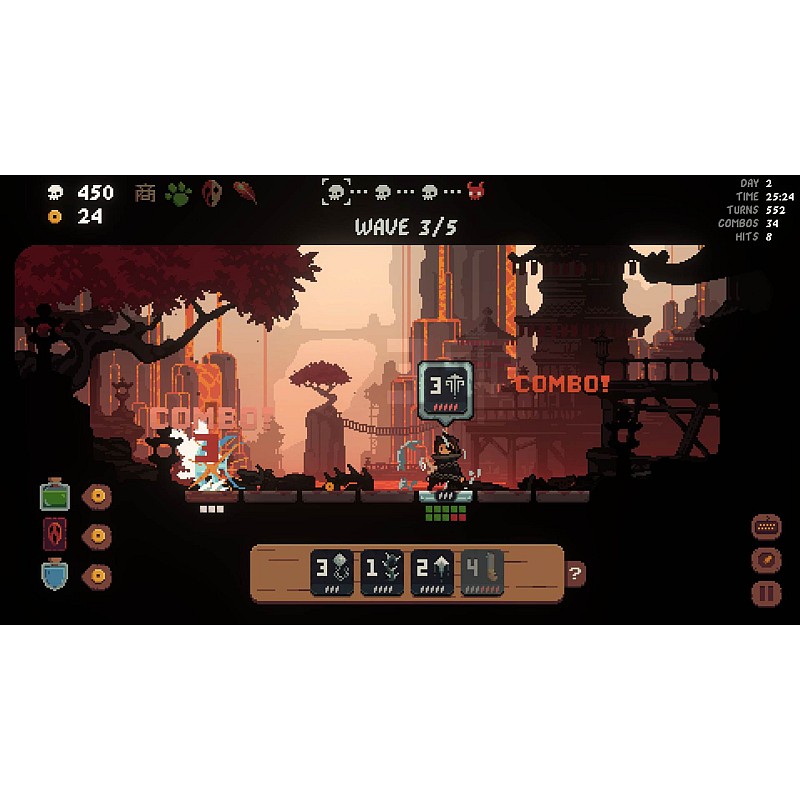Click the round compass button
The image size is (800, 800).
click(766, 560)
